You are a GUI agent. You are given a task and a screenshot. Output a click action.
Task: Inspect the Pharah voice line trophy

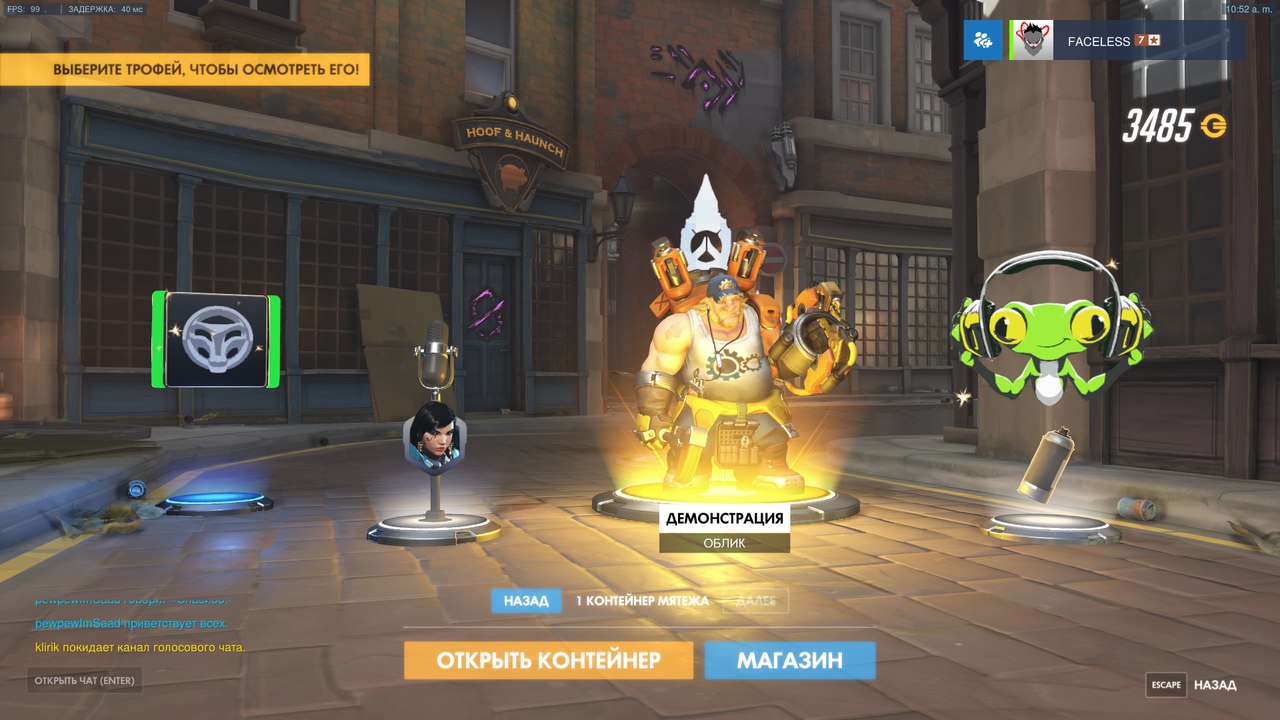(433, 430)
